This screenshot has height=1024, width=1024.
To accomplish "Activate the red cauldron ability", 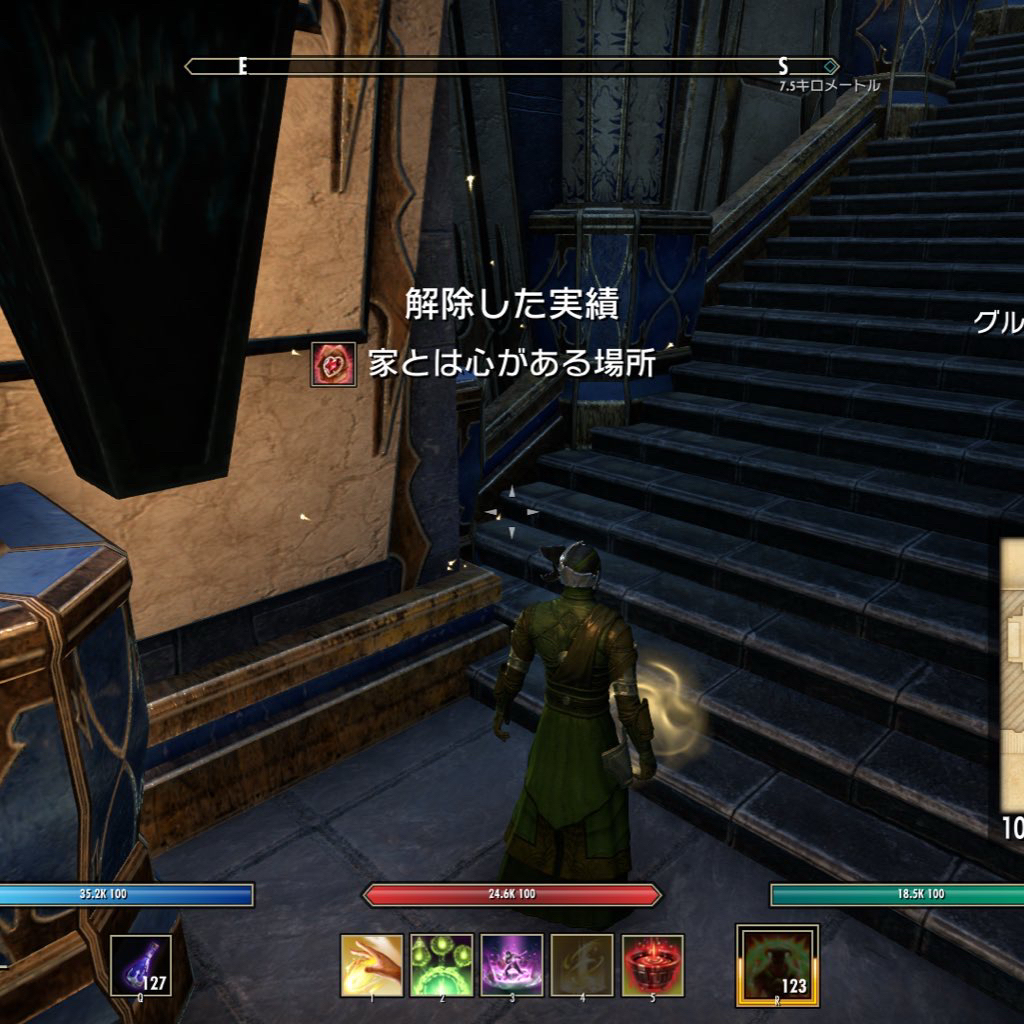I will (652, 965).
